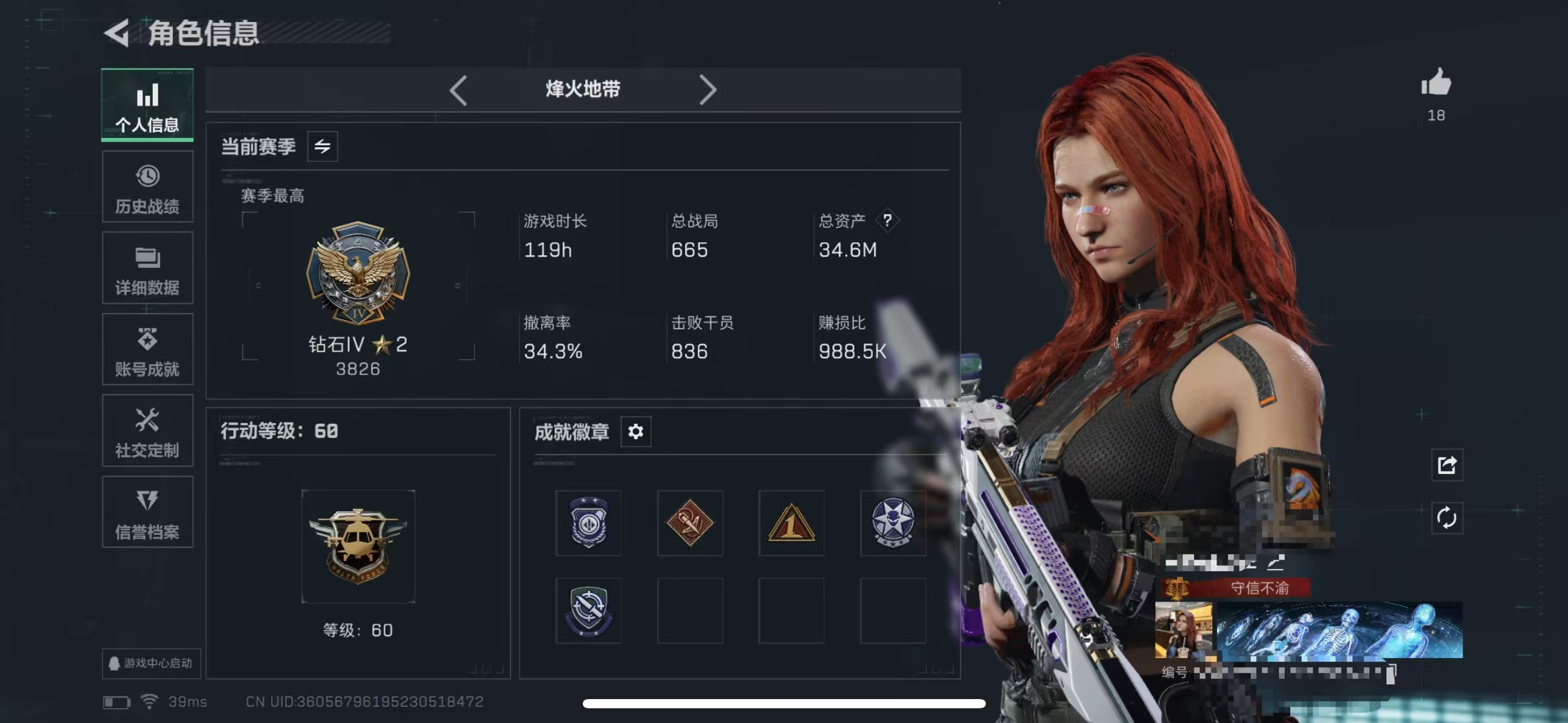Show the 总资产 question mark help
The width and height of the screenshot is (1568, 723).
point(887,220)
